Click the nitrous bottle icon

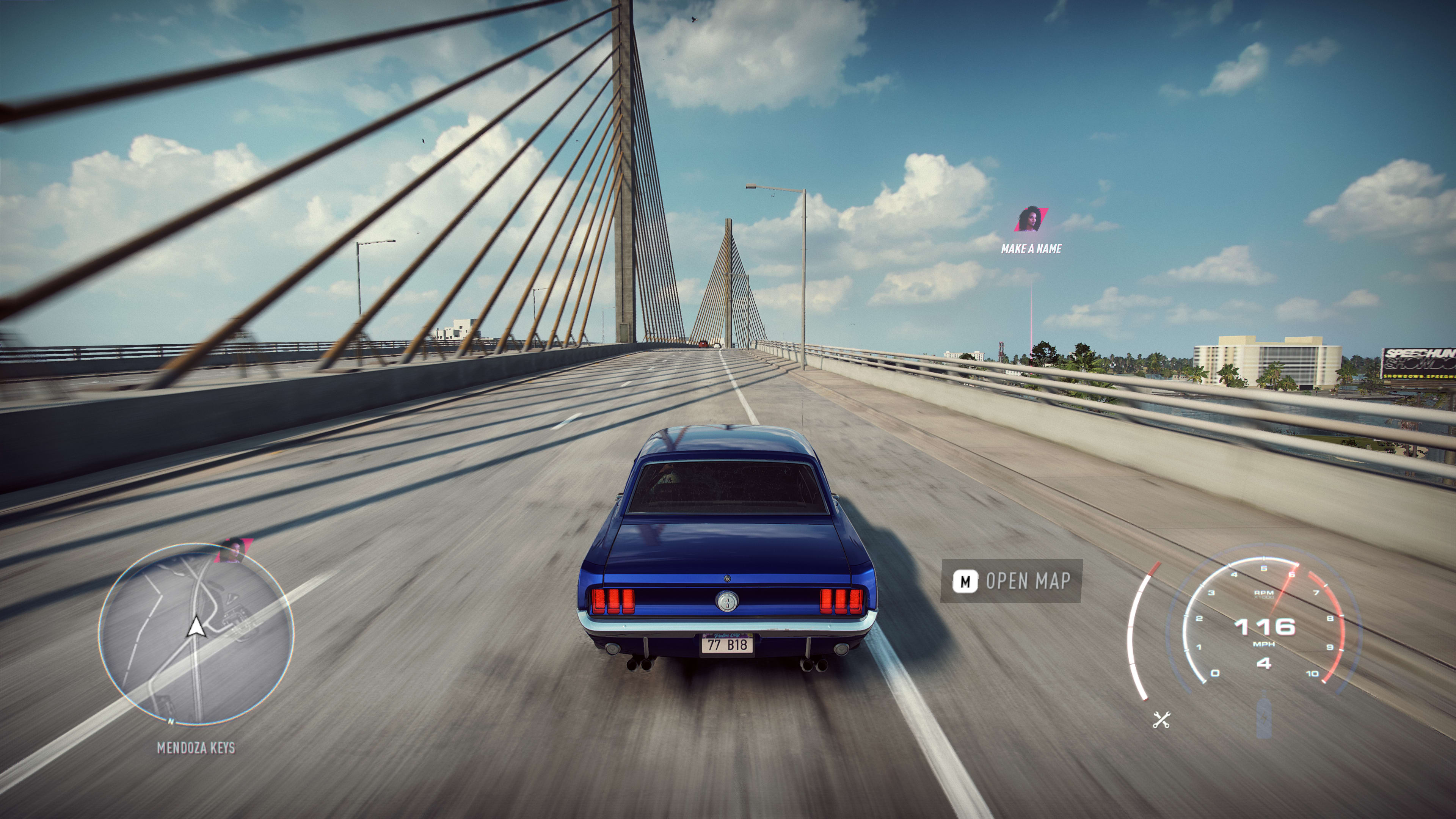pos(1264,718)
